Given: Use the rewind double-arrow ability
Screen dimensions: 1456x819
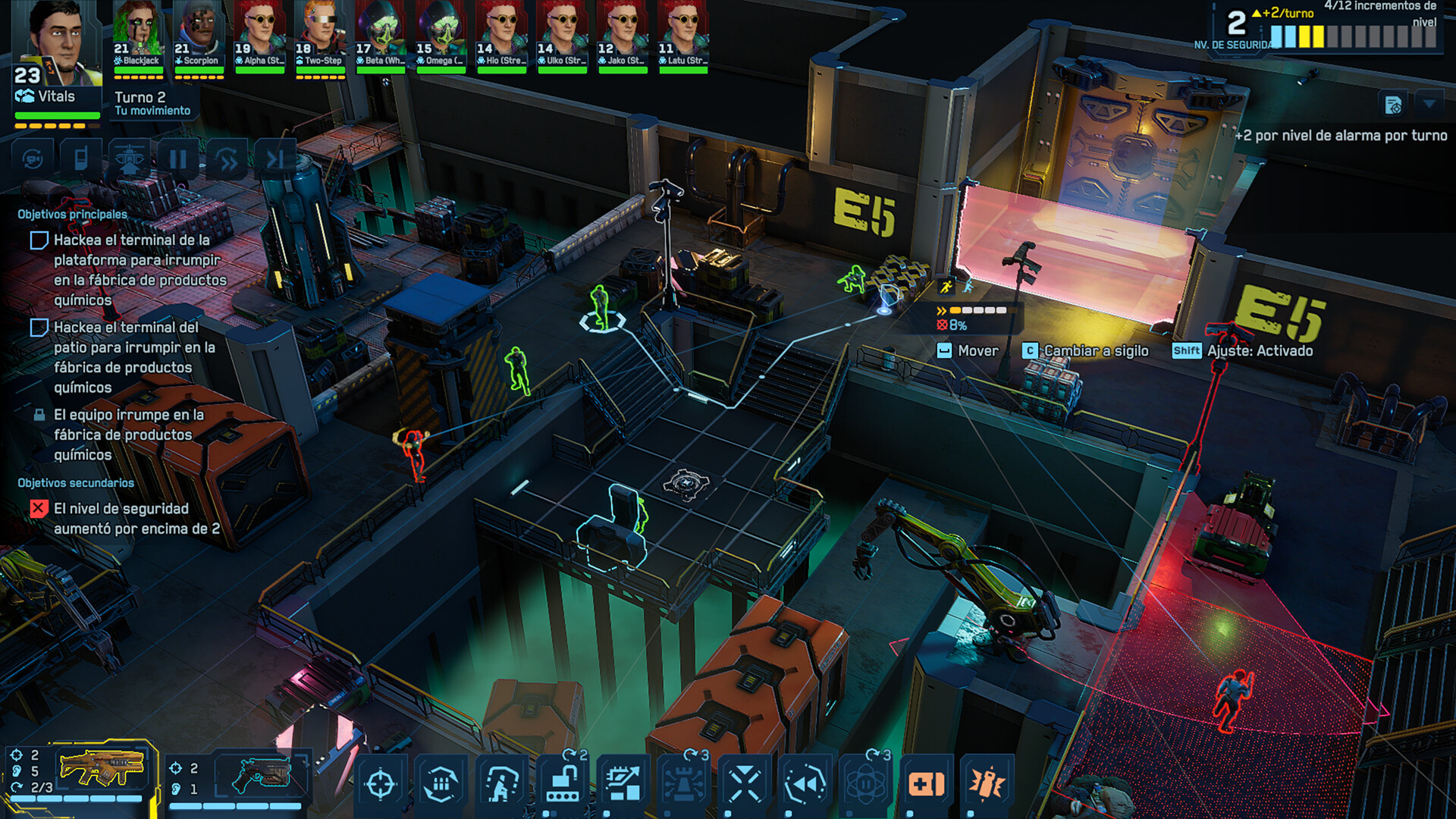Looking at the screenshot, I should click(805, 784).
